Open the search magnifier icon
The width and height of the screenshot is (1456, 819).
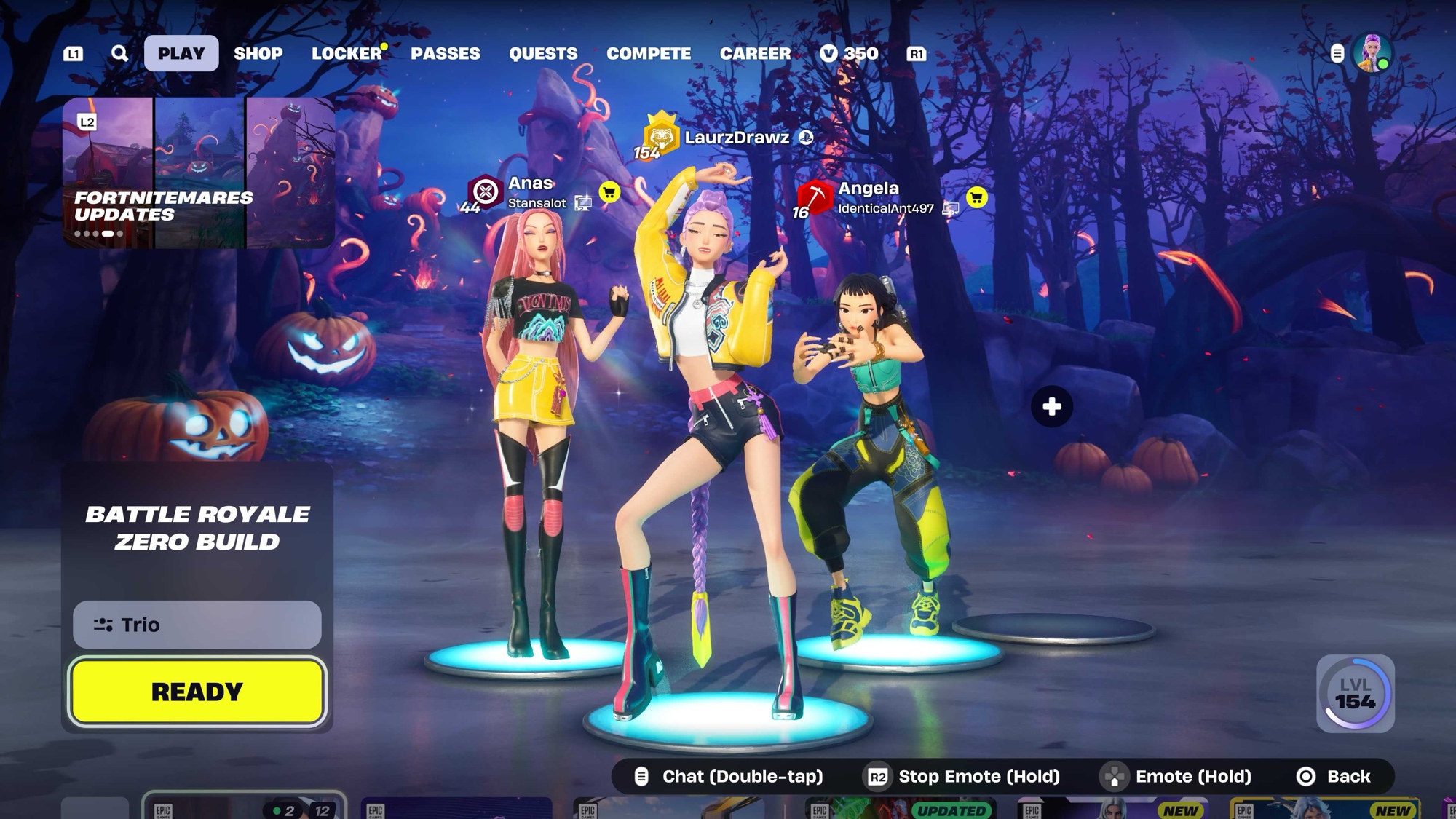(x=119, y=53)
